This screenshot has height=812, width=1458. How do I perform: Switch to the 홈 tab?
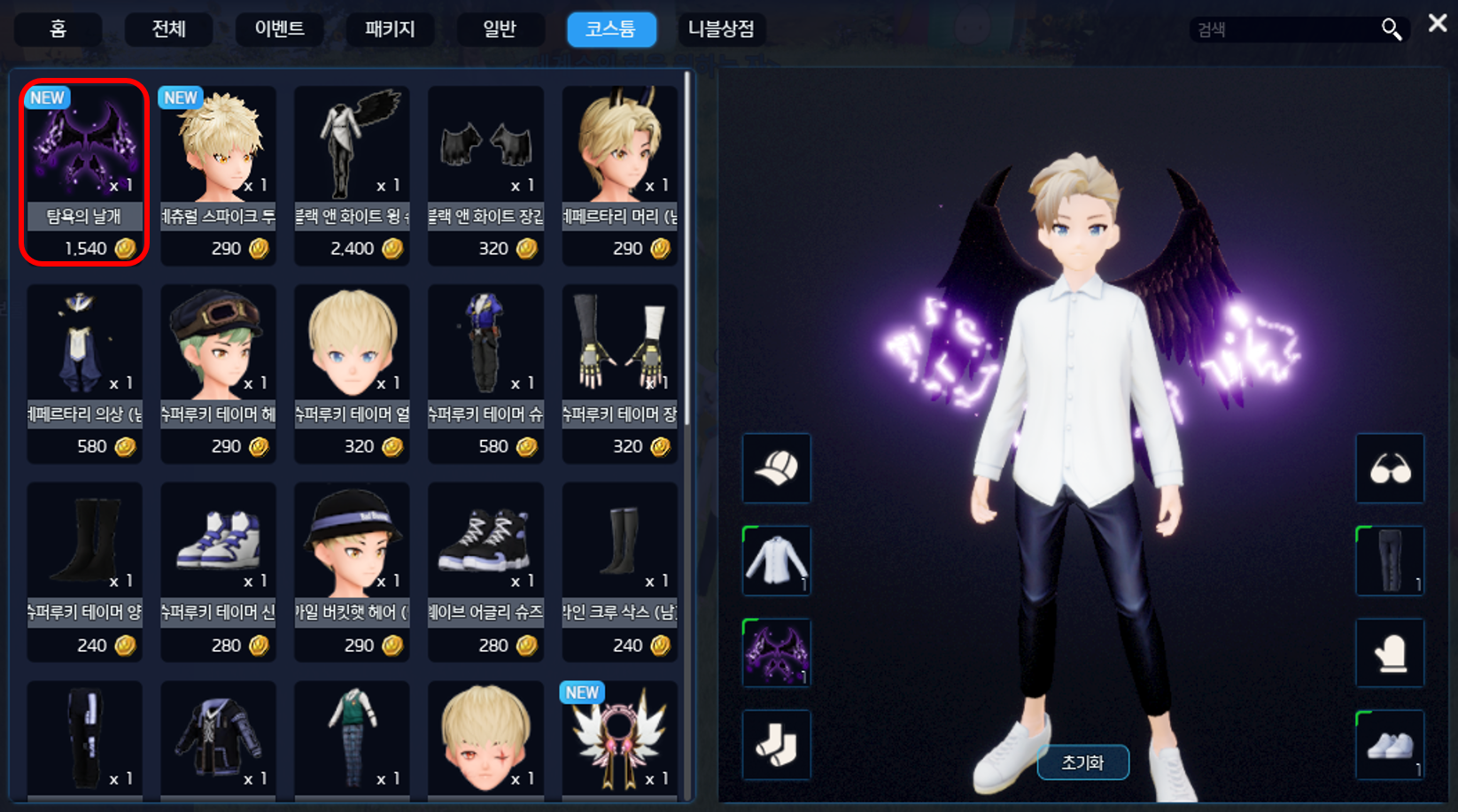click(58, 29)
